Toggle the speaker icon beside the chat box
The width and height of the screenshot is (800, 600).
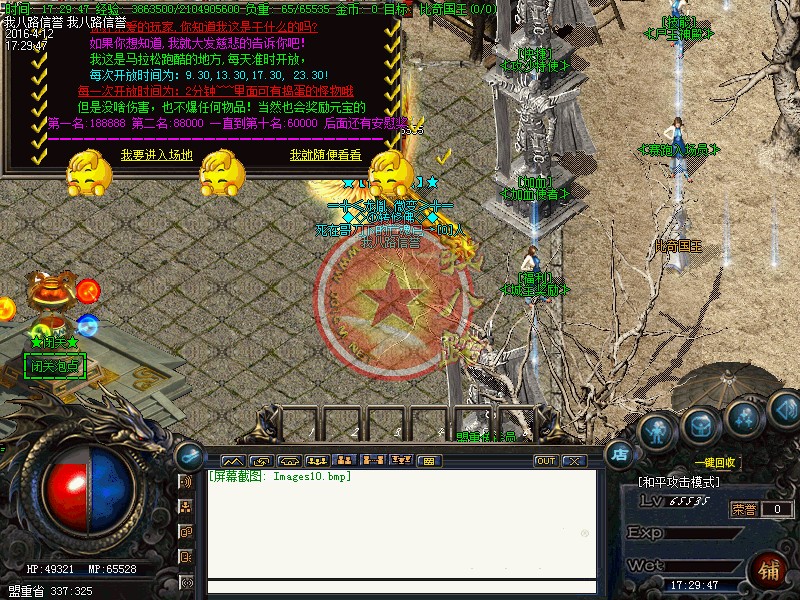185,482
